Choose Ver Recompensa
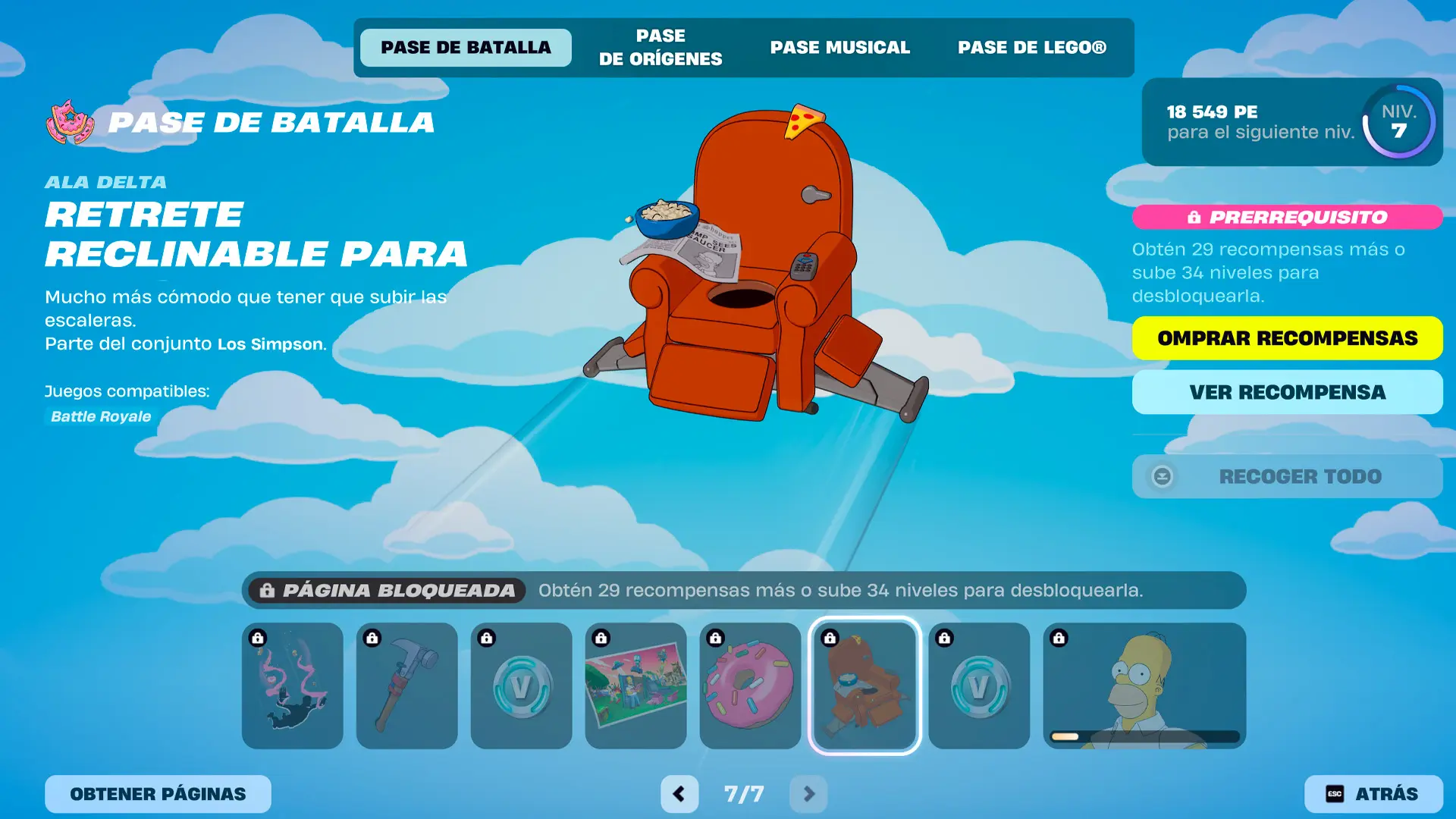The height and width of the screenshot is (819, 1456). click(x=1287, y=392)
